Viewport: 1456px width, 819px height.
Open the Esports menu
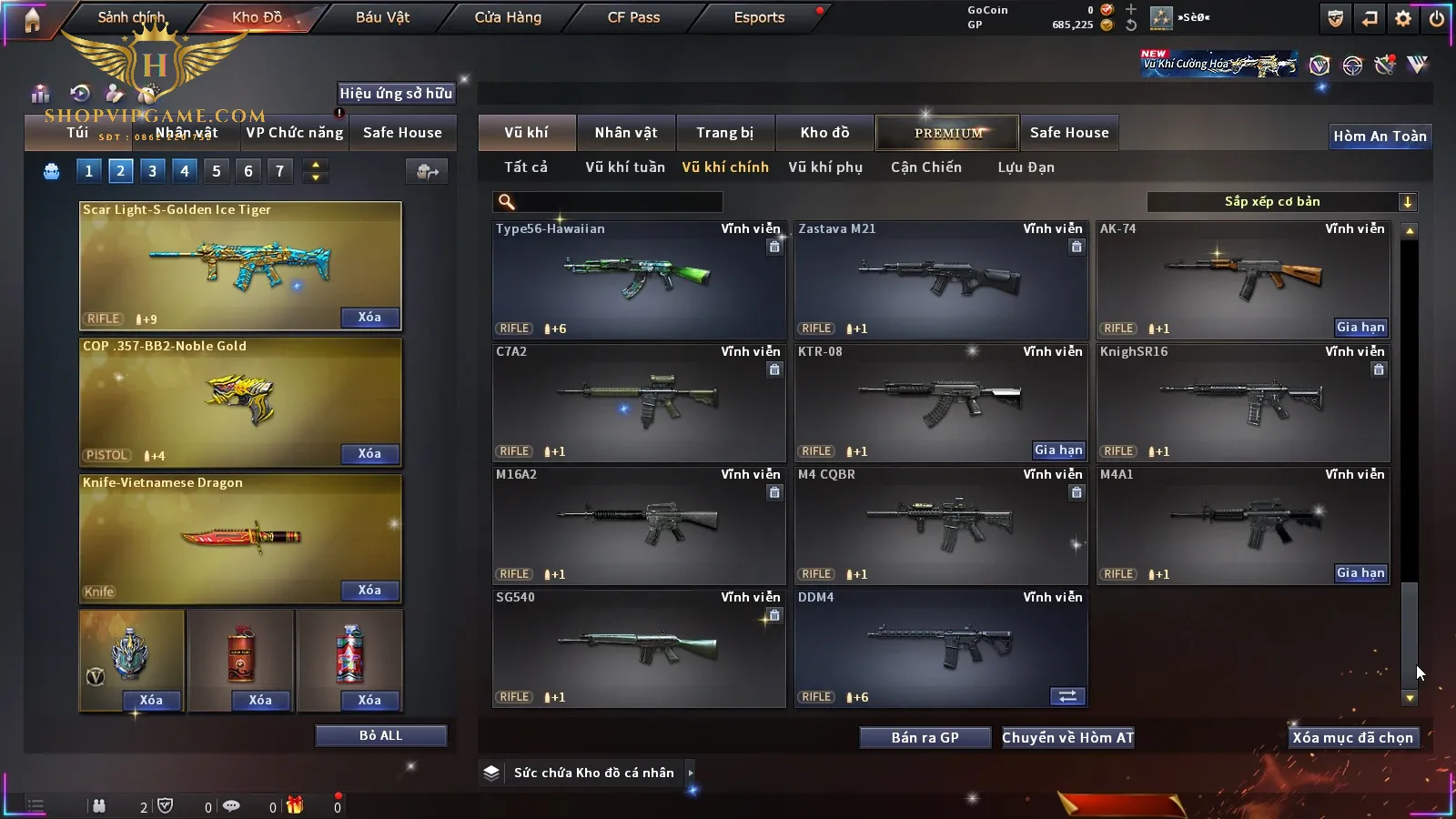759,17
